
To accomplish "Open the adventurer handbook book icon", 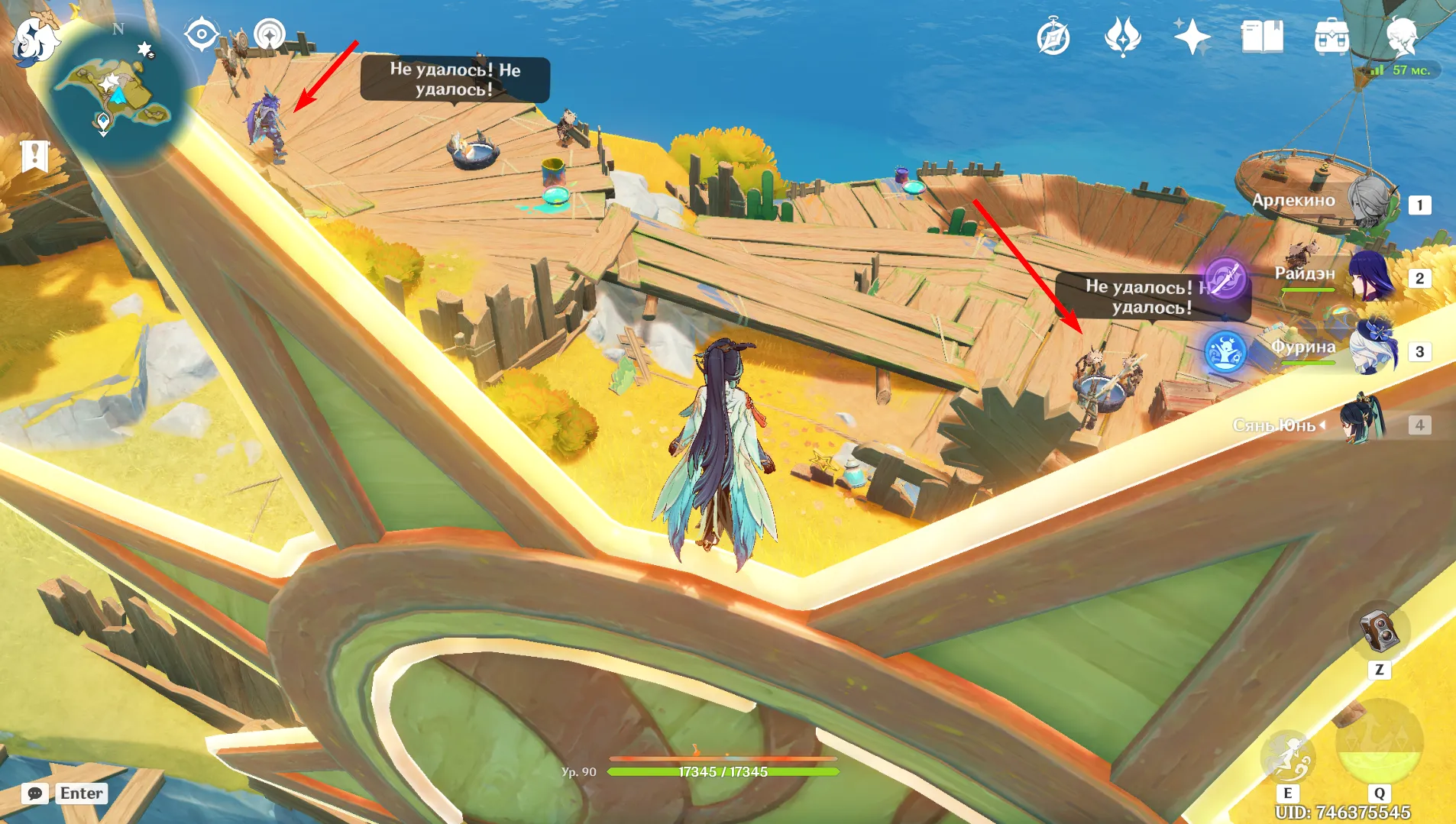I will [x=1262, y=37].
